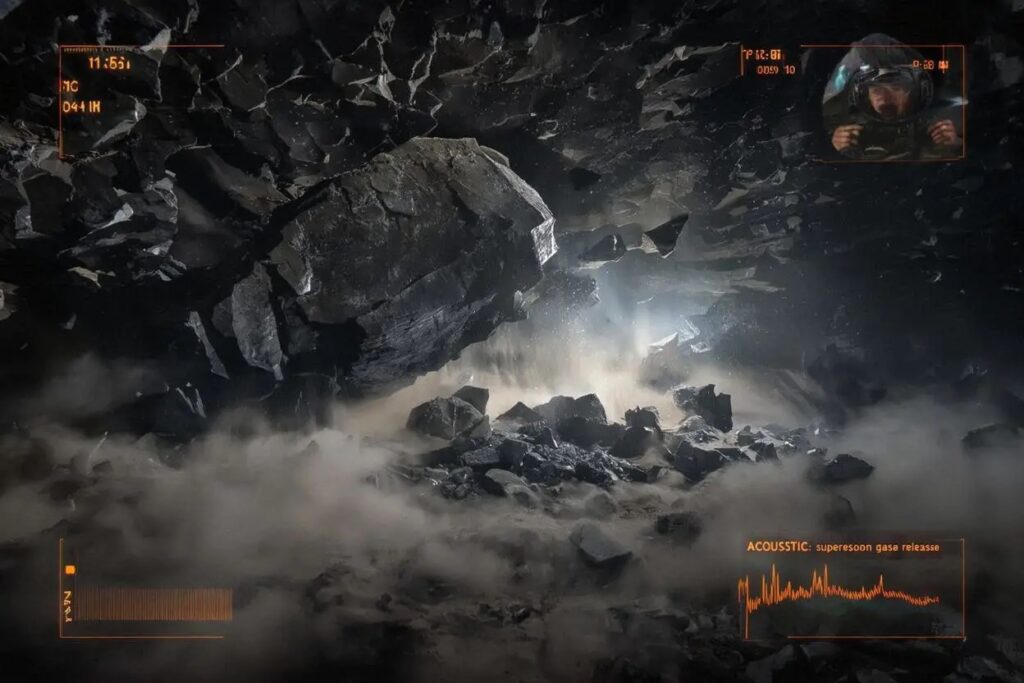
Task: Select the helmeted pilot camera feed
Action: [892, 101]
